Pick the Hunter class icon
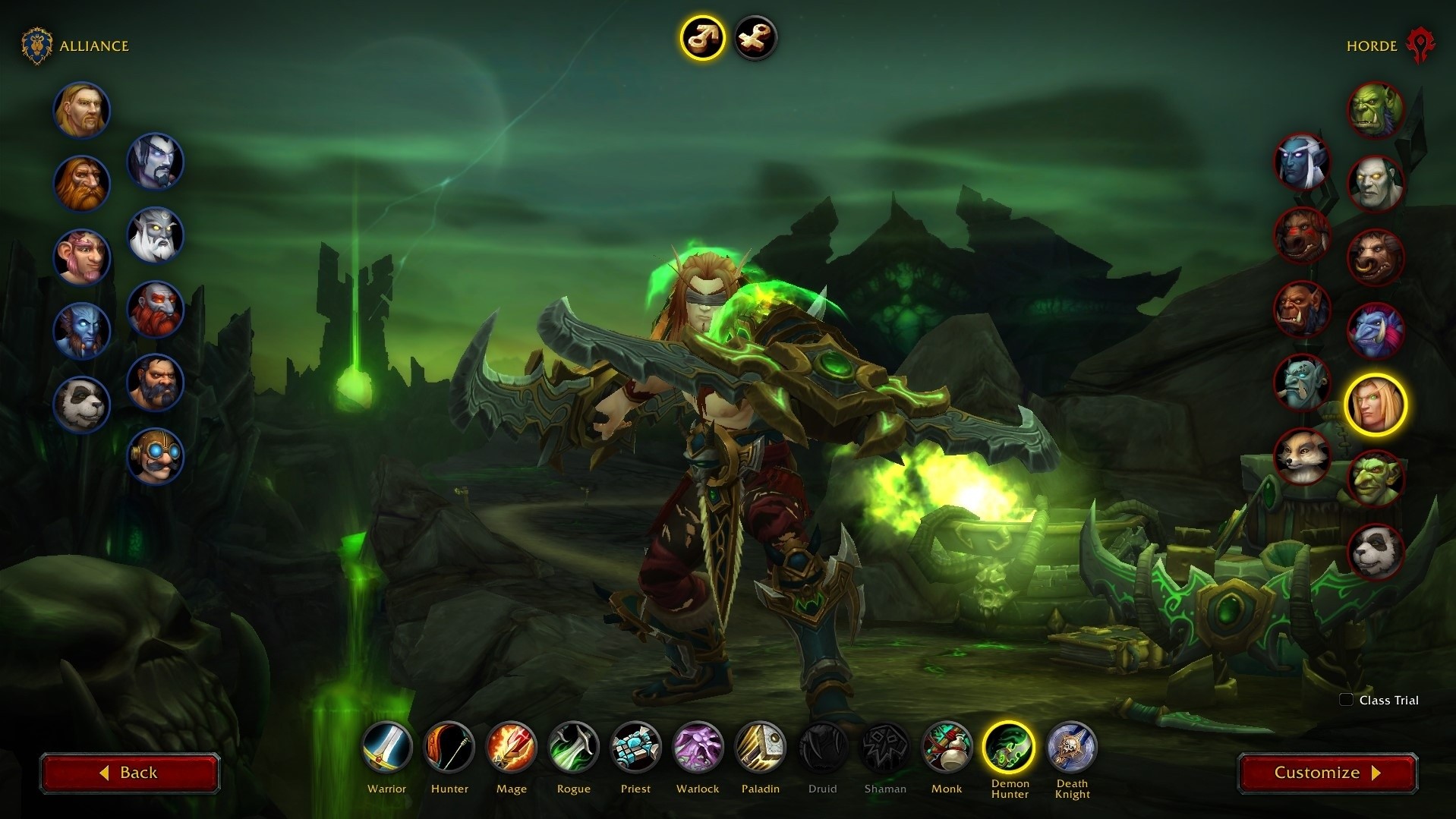The image size is (1456, 819). tap(449, 747)
